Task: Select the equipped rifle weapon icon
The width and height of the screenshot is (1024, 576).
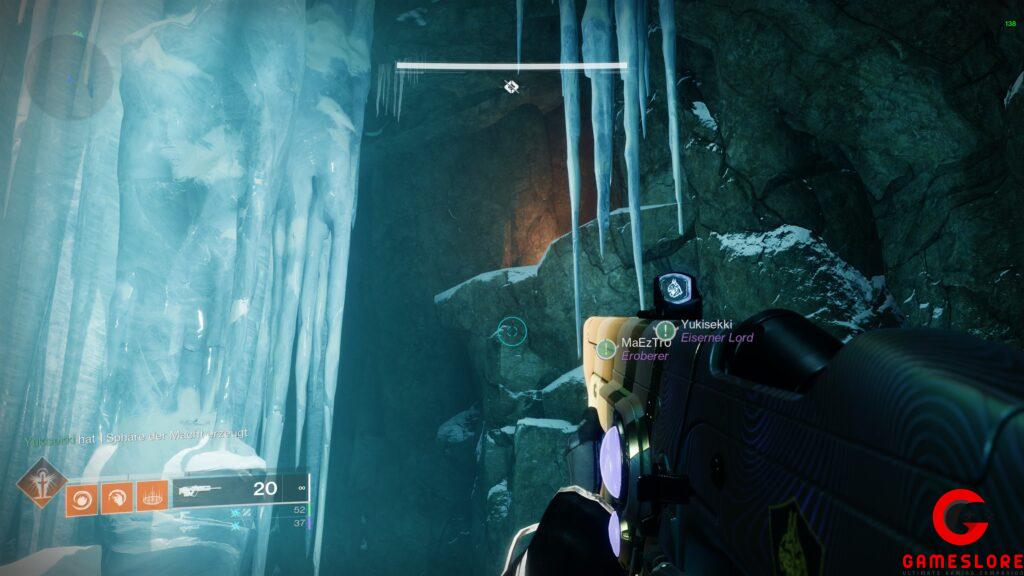Action: point(200,490)
